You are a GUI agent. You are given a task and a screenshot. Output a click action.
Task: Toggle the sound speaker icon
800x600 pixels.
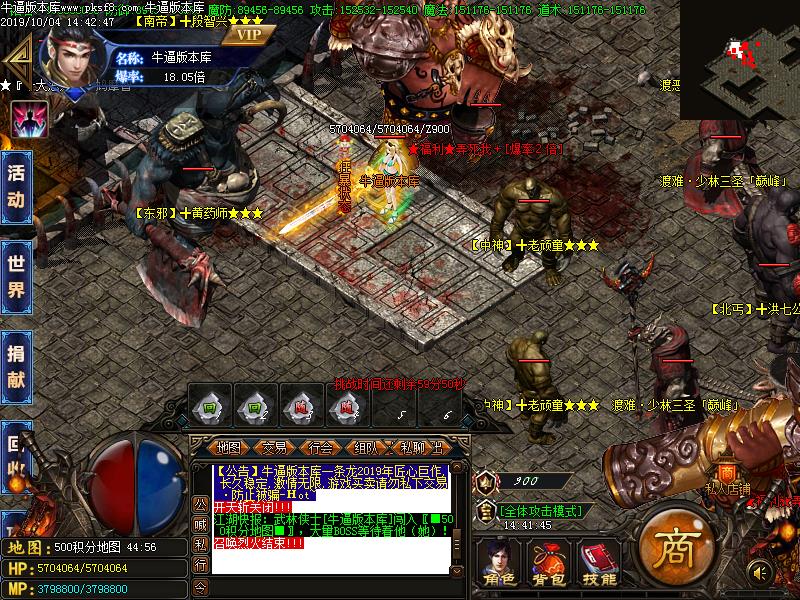[x=761, y=572]
